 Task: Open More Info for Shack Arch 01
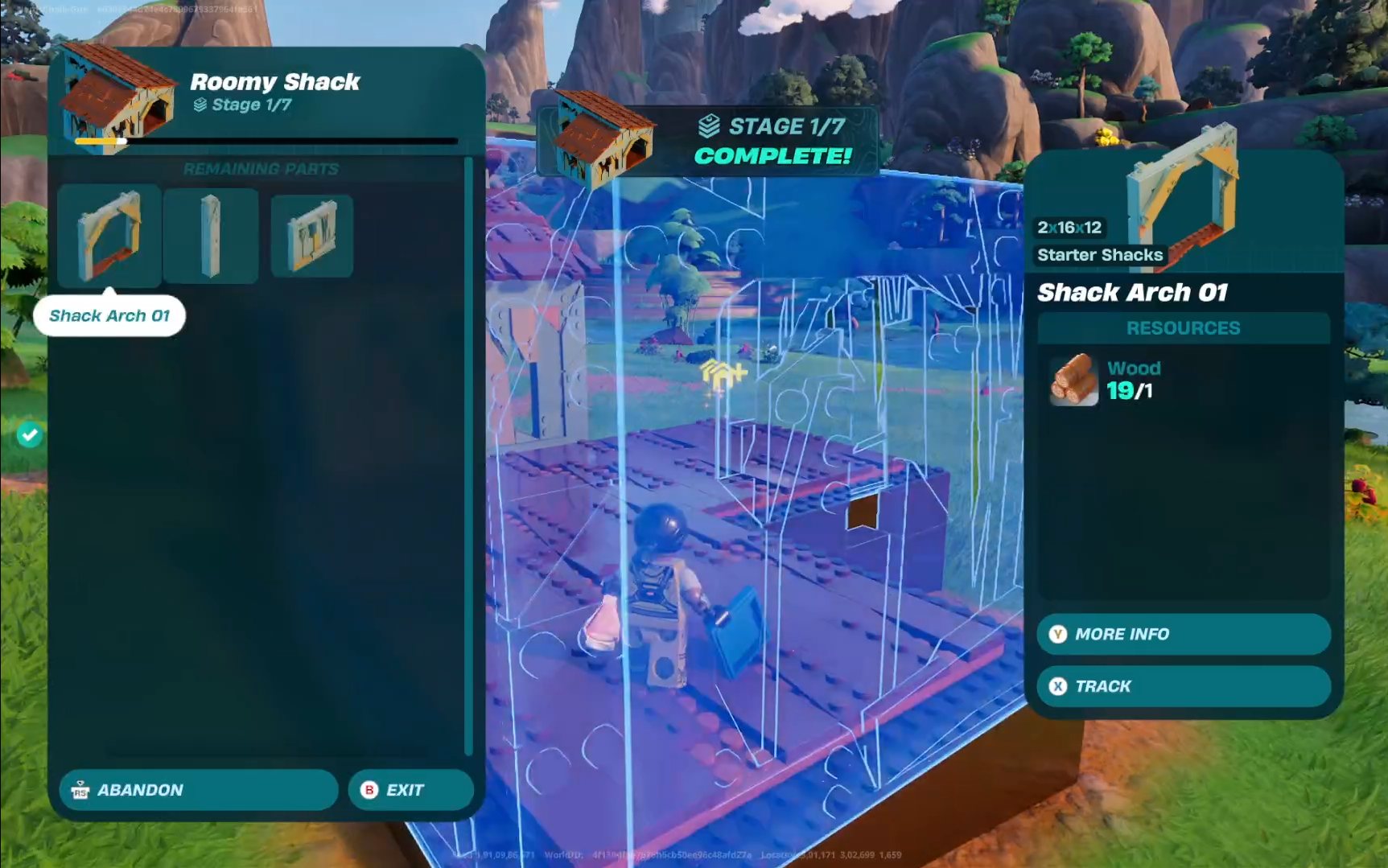pos(1183,634)
